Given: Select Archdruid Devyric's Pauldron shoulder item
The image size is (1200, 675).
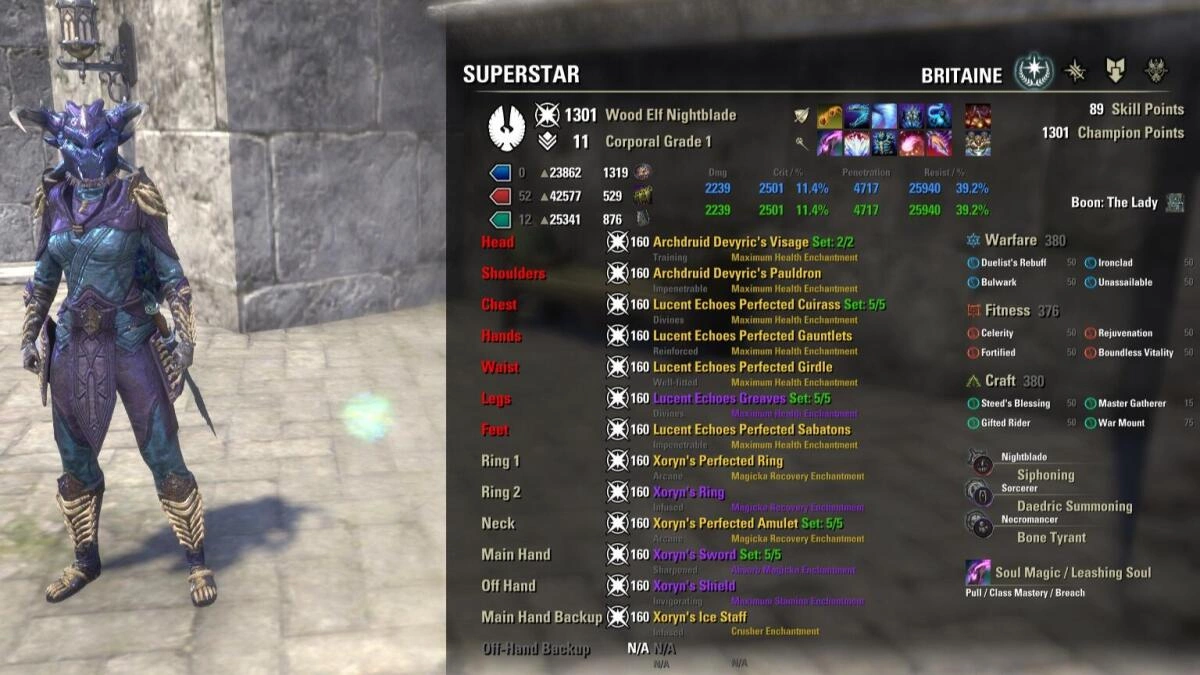Looking at the screenshot, I should 736,273.
